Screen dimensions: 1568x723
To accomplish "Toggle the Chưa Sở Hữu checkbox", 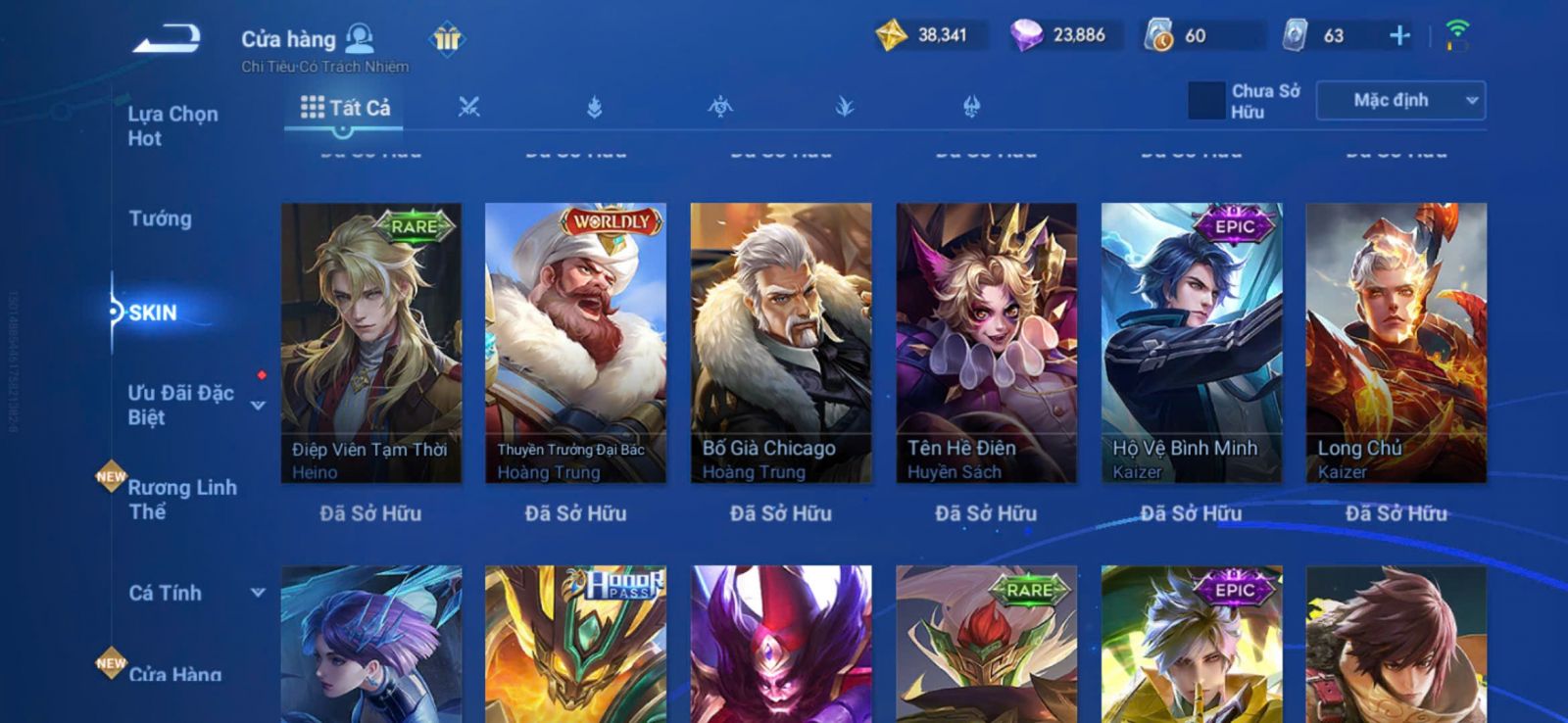I will [x=1205, y=101].
